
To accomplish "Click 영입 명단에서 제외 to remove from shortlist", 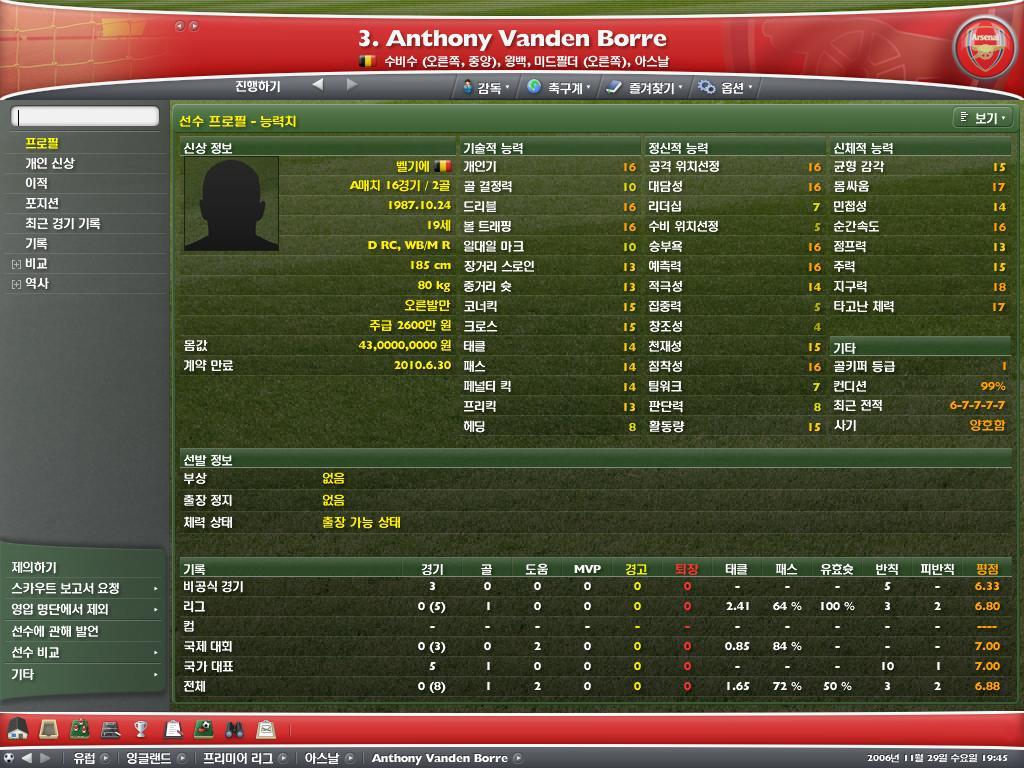I will point(60,609).
